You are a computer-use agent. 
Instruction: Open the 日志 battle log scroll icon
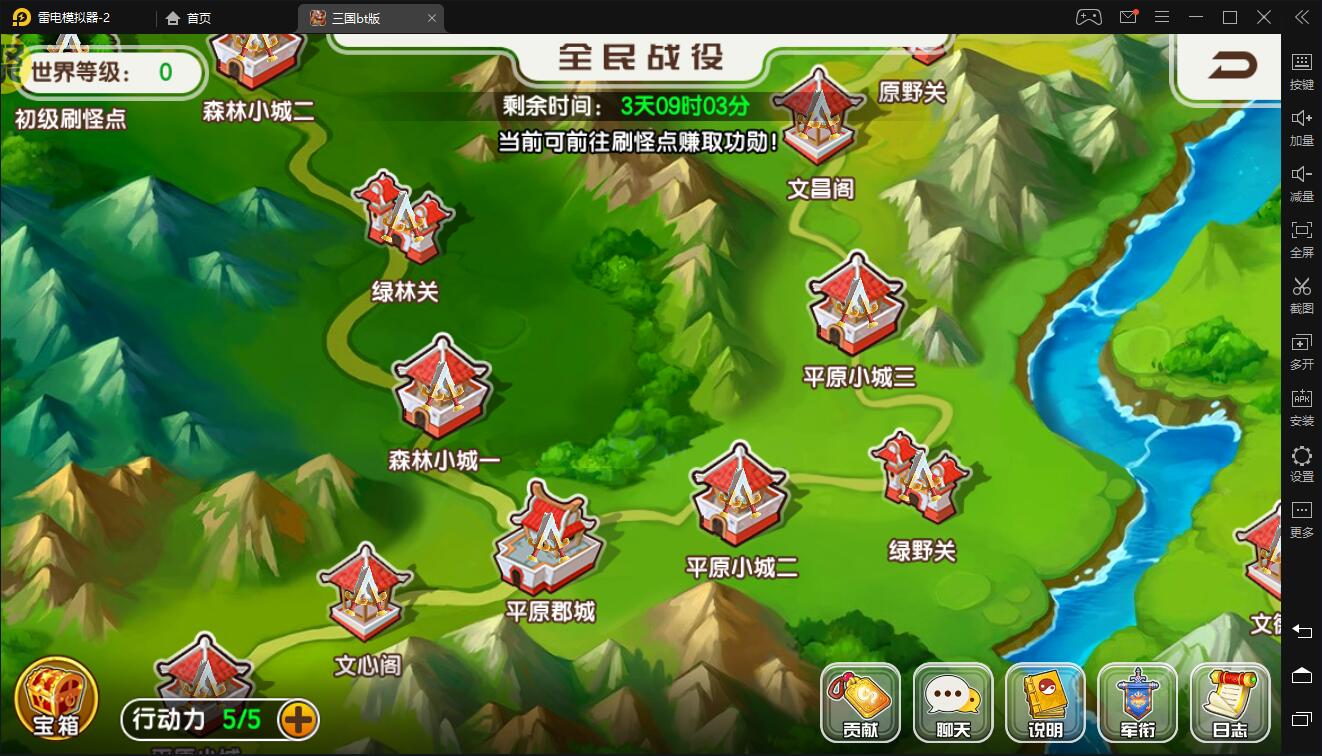coord(1229,702)
